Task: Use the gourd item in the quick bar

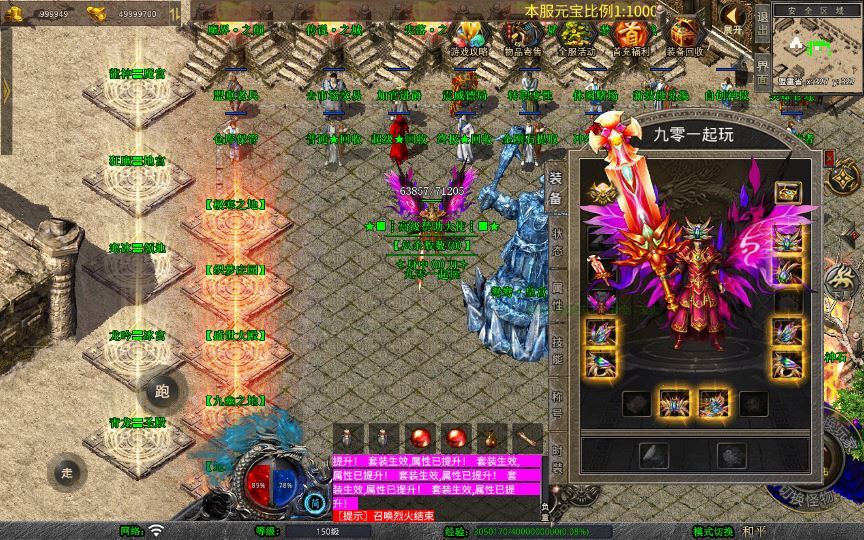Action: (490, 439)
